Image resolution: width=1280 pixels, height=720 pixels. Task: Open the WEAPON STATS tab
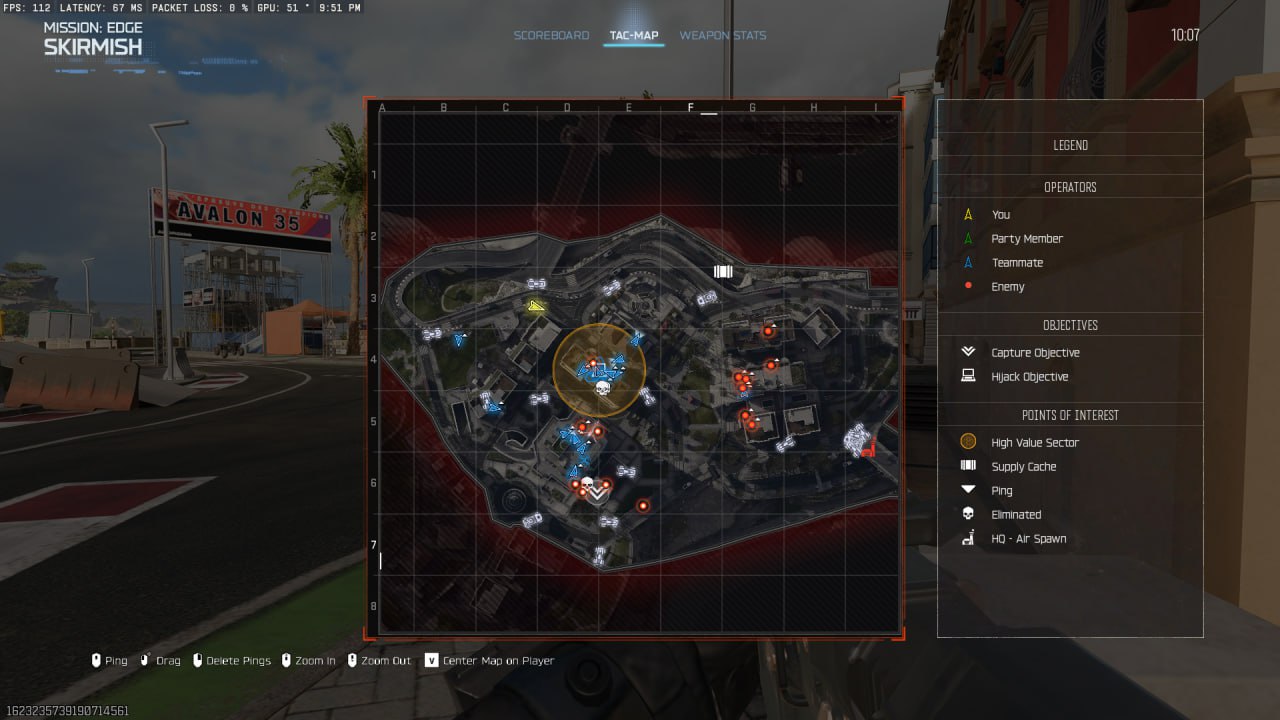(722, 35)
